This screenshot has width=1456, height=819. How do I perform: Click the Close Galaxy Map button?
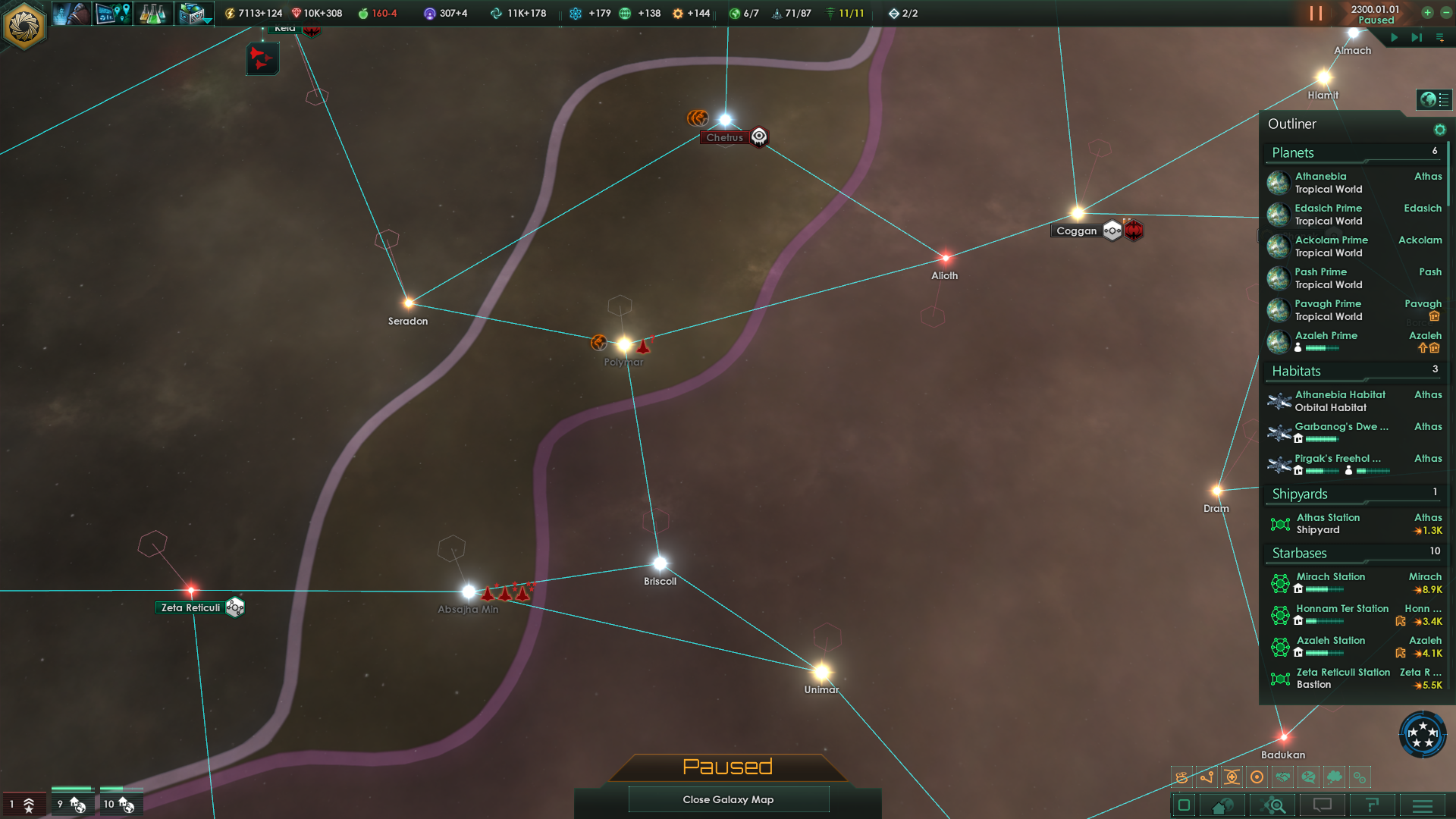(728, 799)
